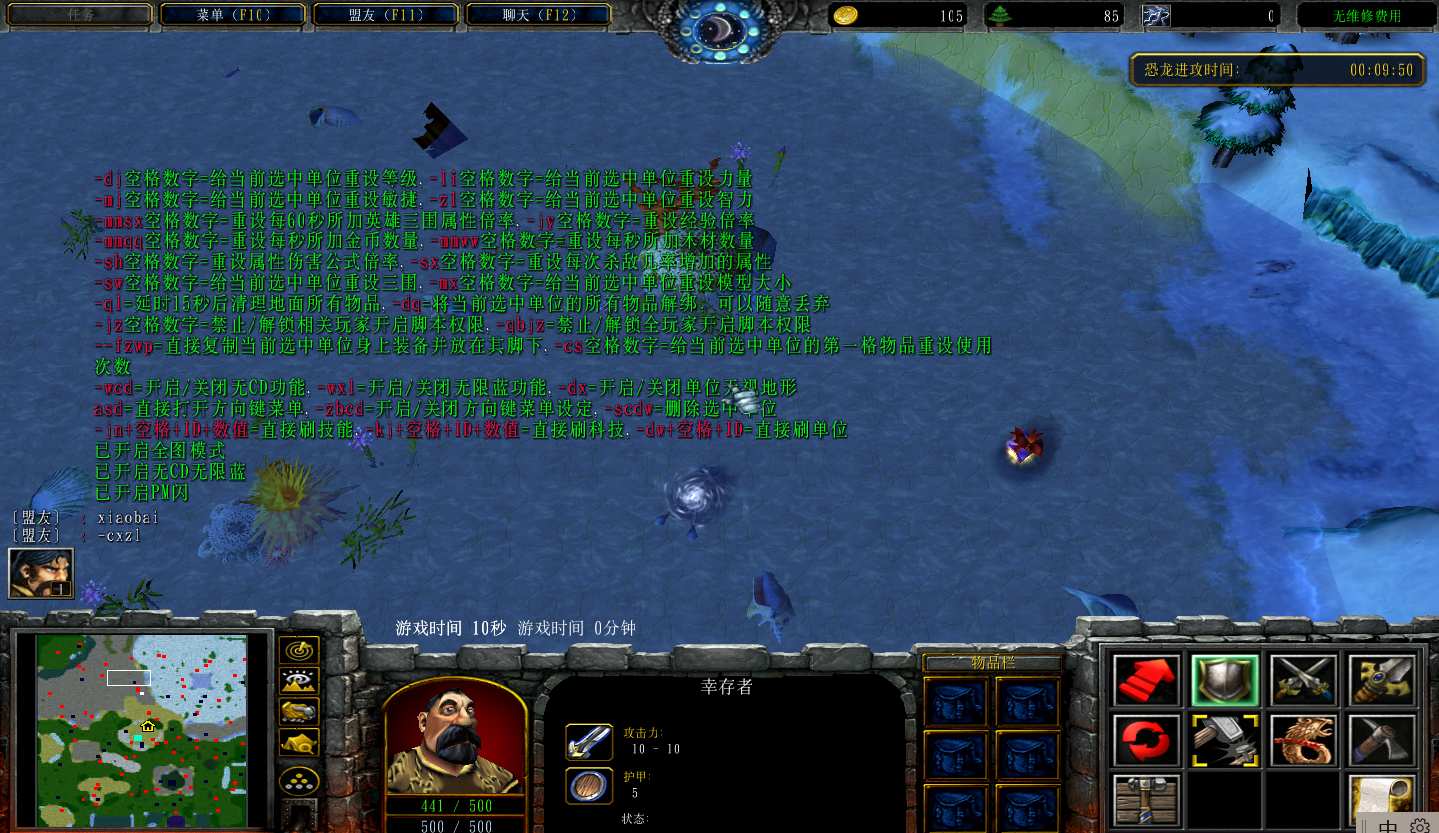Activate the shield Stop command
The width and height of the screenshot is (1439, 833).
[x=1225, y=681]
